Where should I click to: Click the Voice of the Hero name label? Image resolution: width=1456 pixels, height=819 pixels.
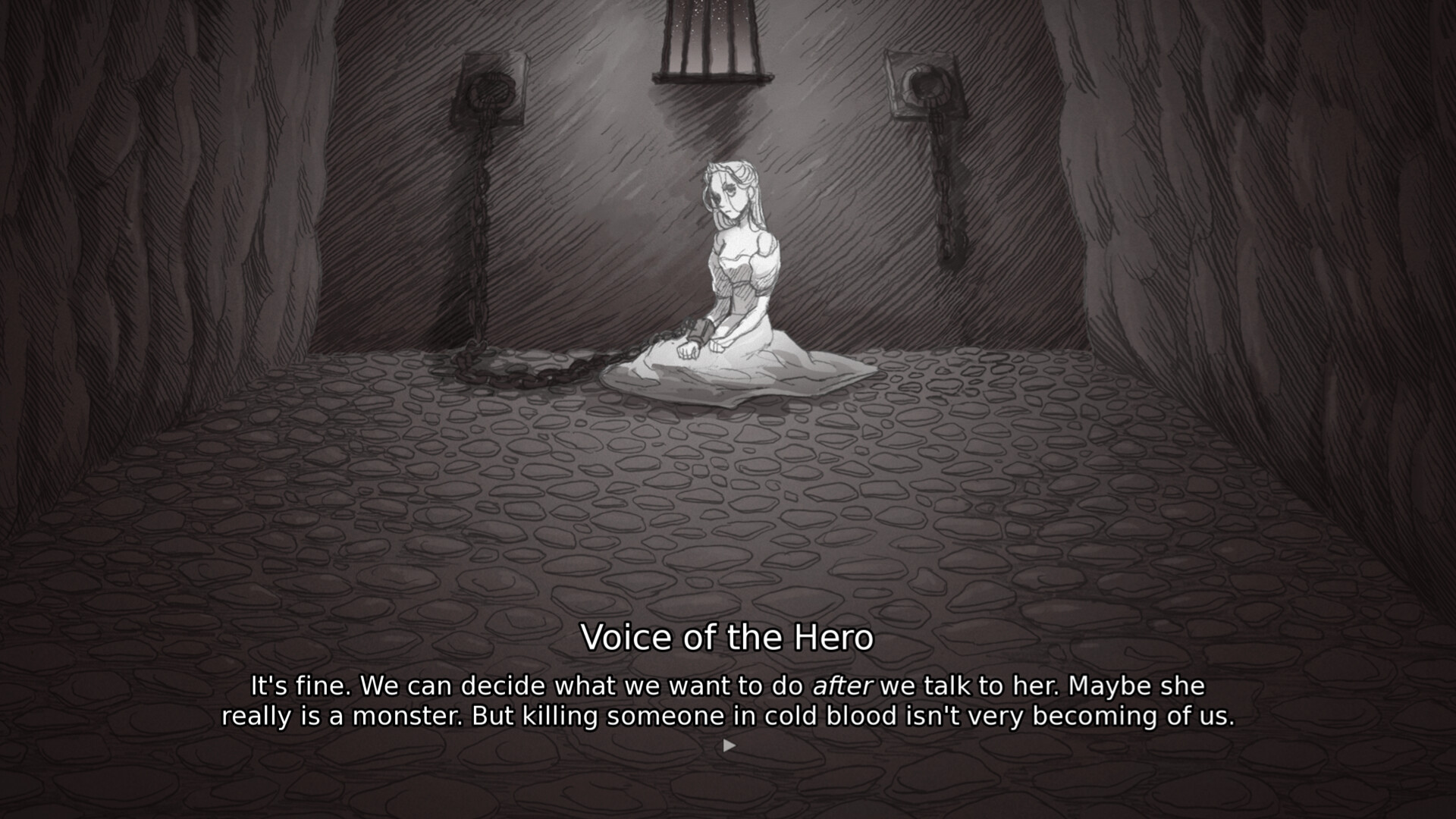[728, 638]
